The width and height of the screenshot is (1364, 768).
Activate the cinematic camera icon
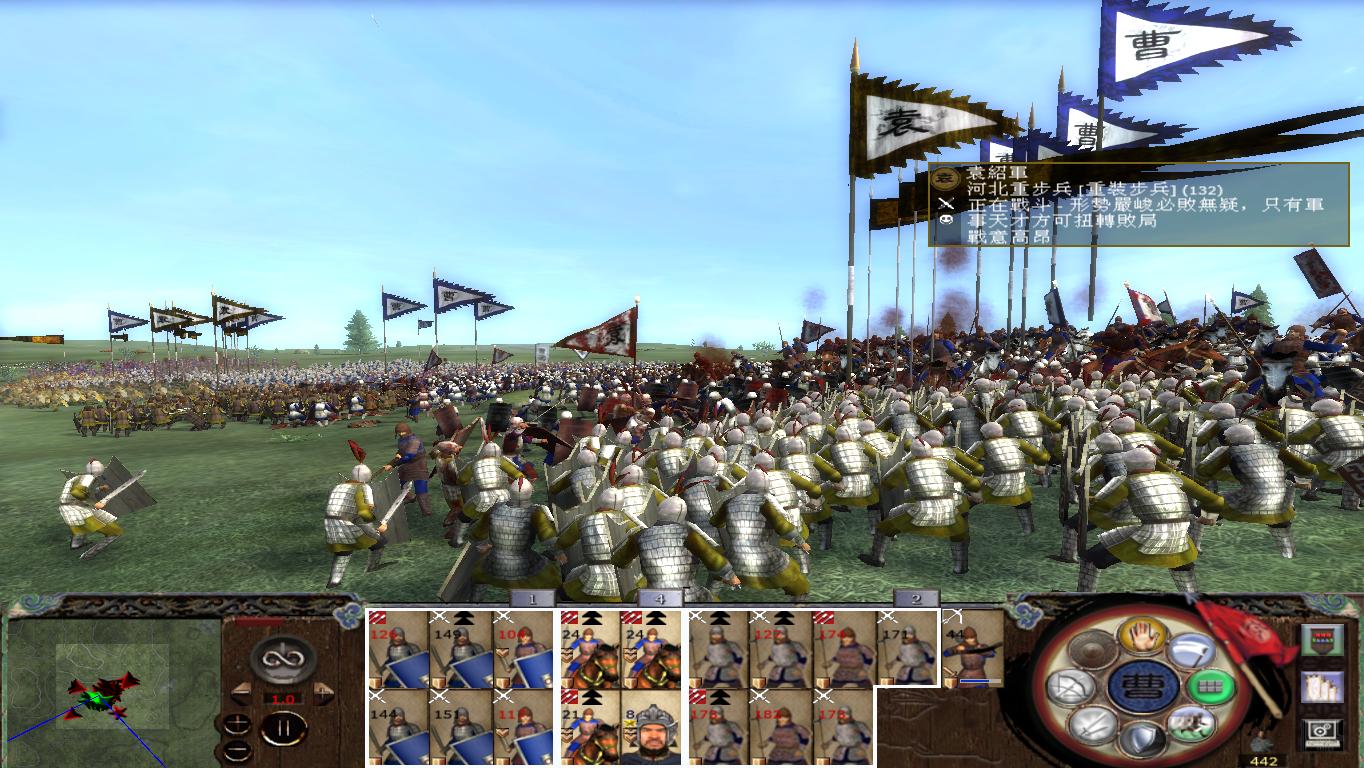coord(1322,733)
